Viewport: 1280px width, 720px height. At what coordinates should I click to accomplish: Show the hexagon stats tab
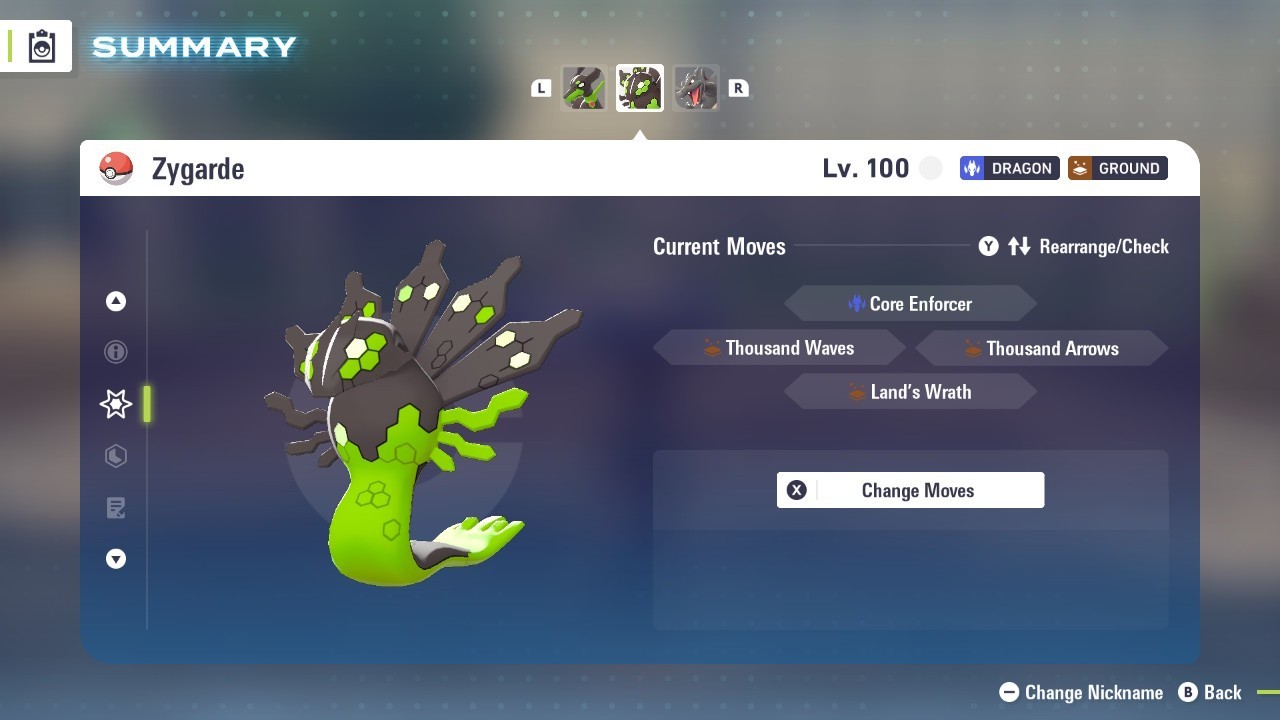click(116, 456)
